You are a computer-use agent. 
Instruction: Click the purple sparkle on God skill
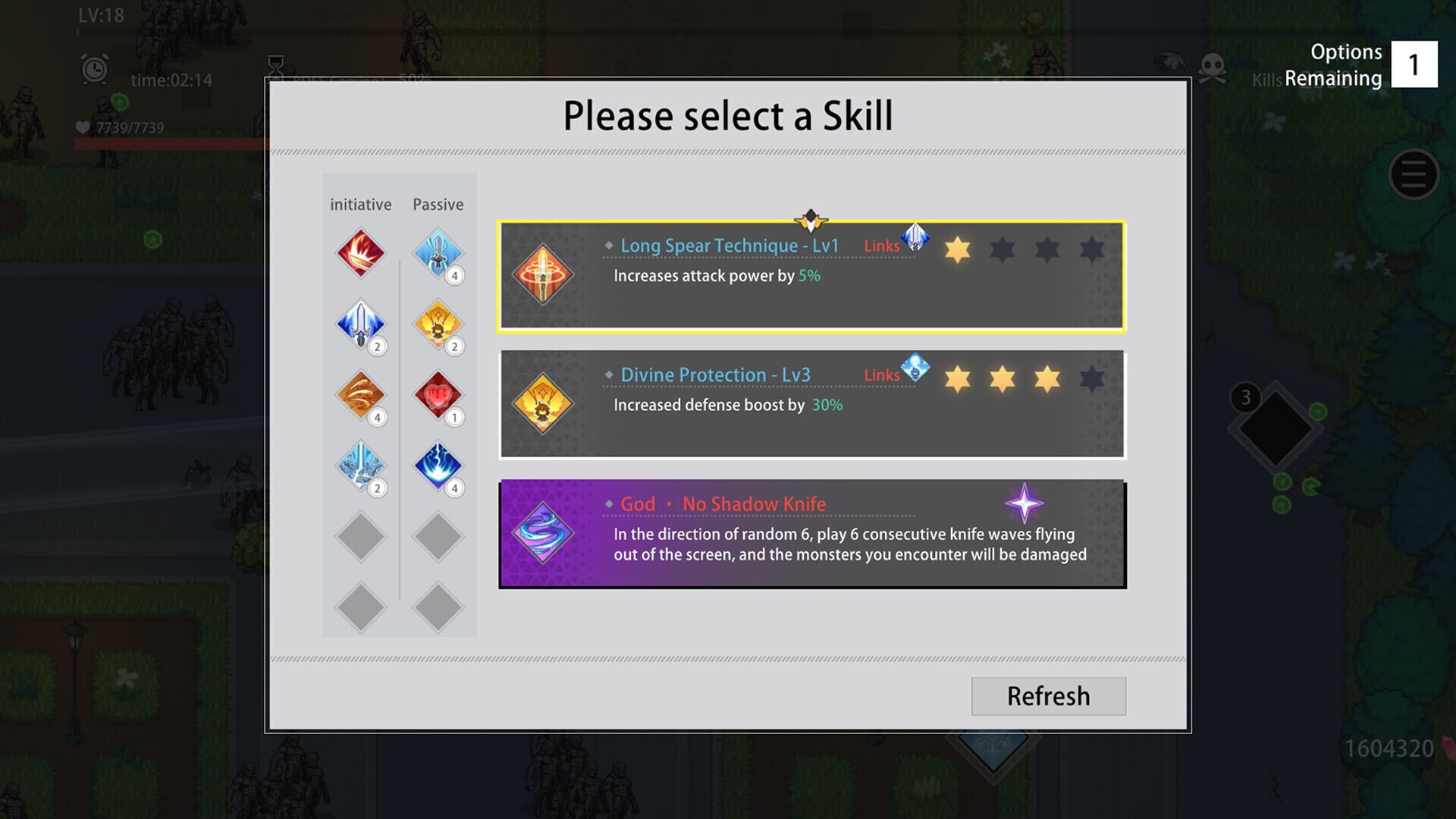coord(1024,503)
